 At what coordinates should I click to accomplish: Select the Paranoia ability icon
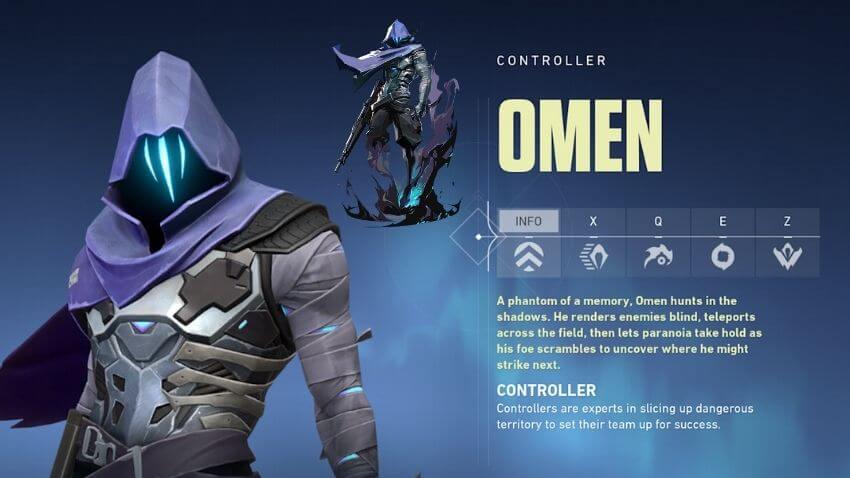[x=658, y=258]
